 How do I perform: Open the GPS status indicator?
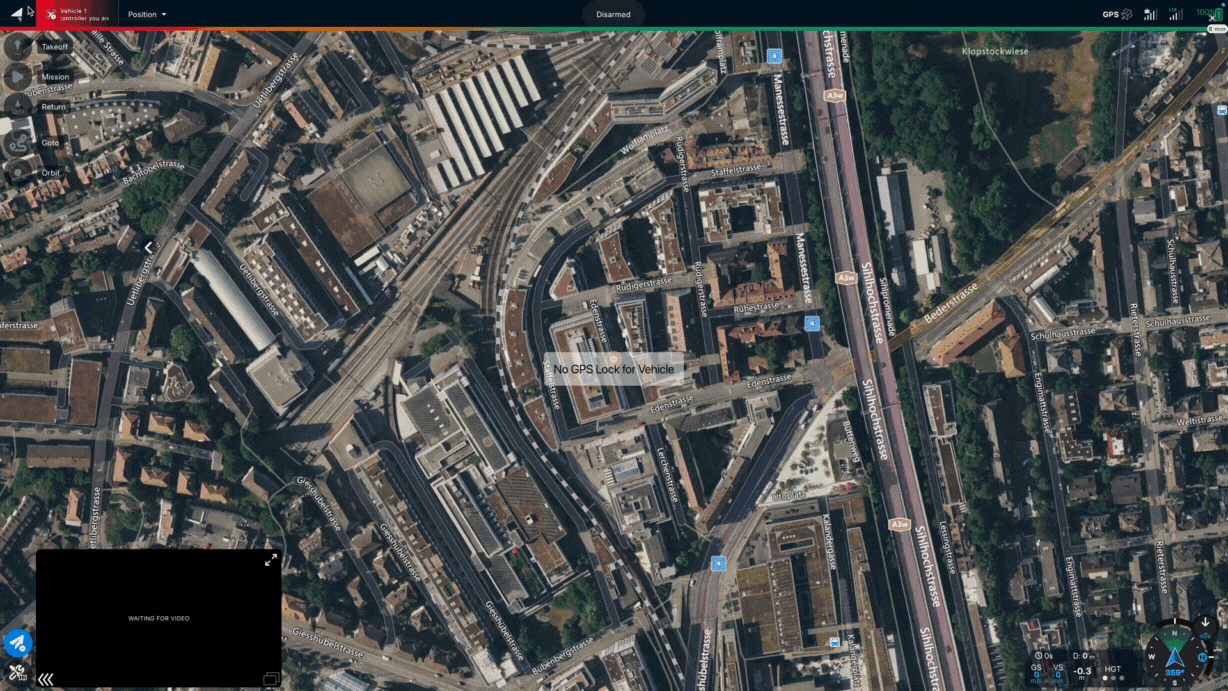pos(1117,14)
